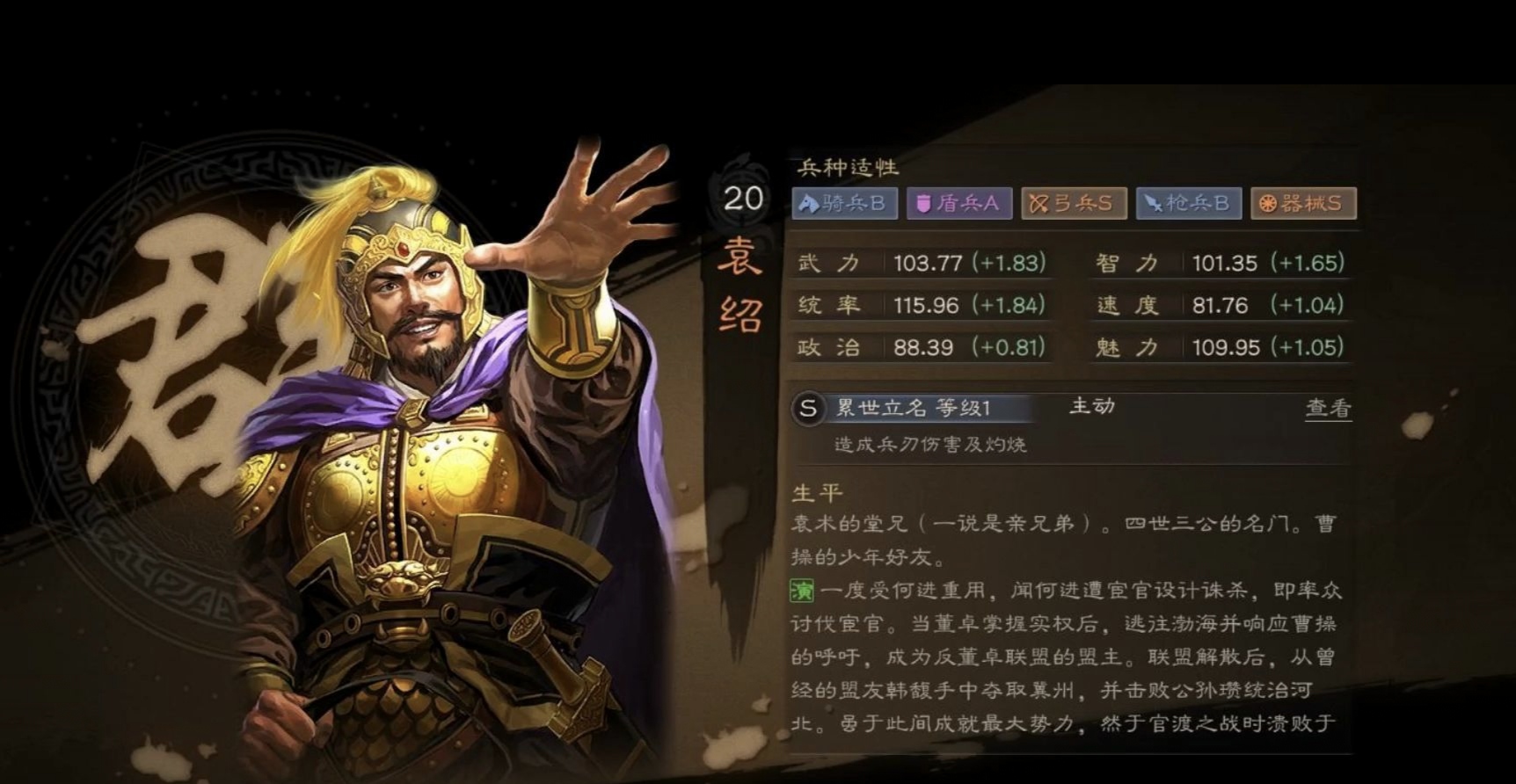1516x784 pixels.
Task: Click the 累世立名 等级1 skill name bar
Action: coord(915,408)
